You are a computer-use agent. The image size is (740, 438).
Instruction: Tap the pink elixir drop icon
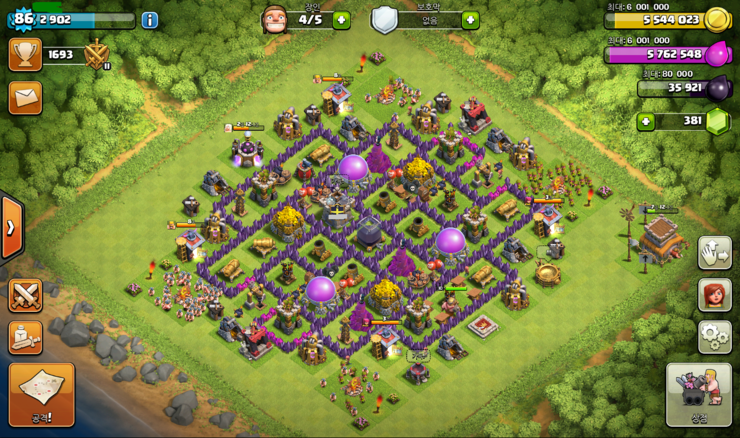click(x=717, y=55)
